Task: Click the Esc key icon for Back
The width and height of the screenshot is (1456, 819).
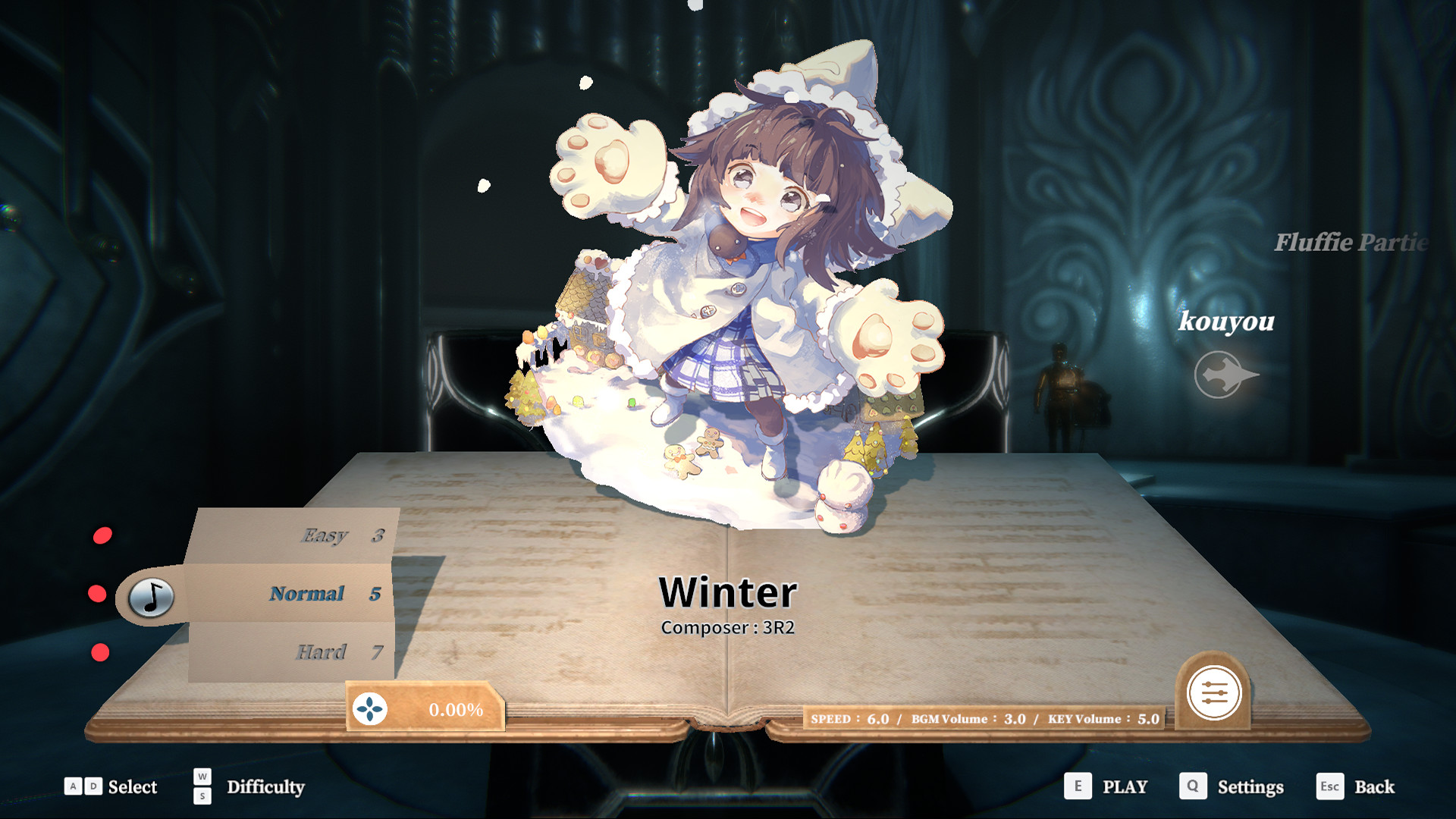Action: [1332, 787]
